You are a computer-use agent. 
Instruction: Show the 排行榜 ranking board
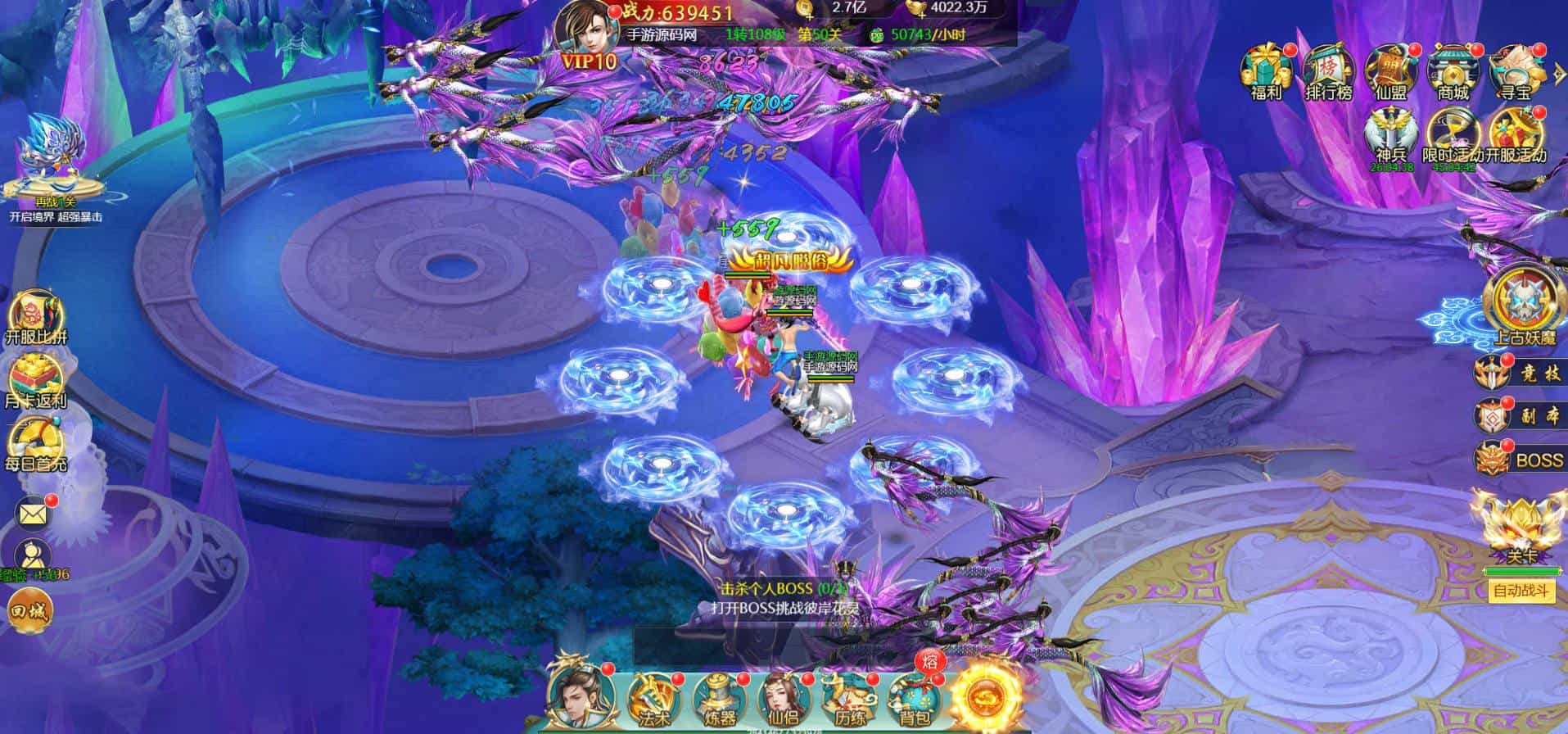1328,72
